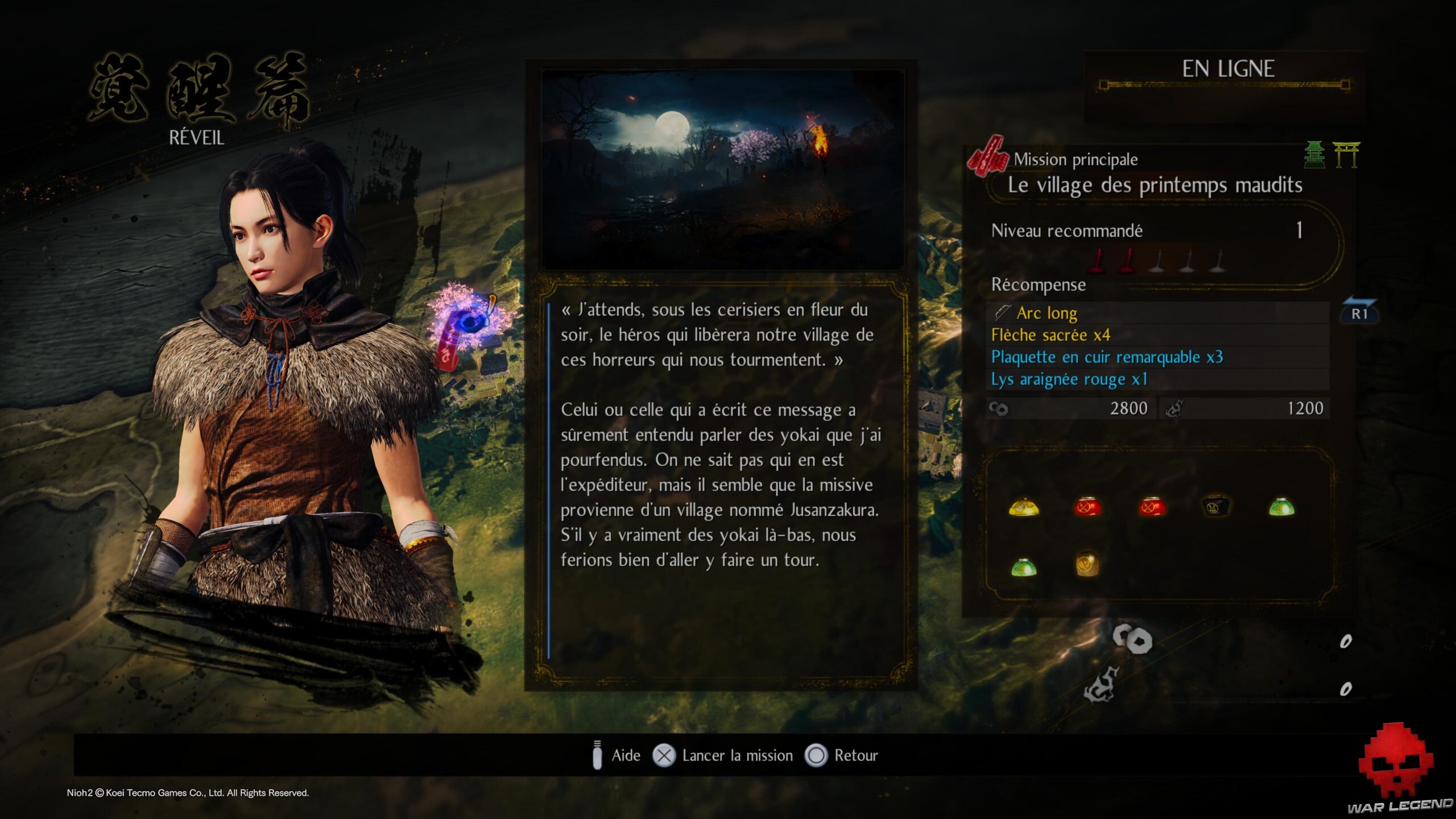Click the cherry blossom mission marker on map
The width and height of the screenshot is (1456, 819).
tap(466, 324)
